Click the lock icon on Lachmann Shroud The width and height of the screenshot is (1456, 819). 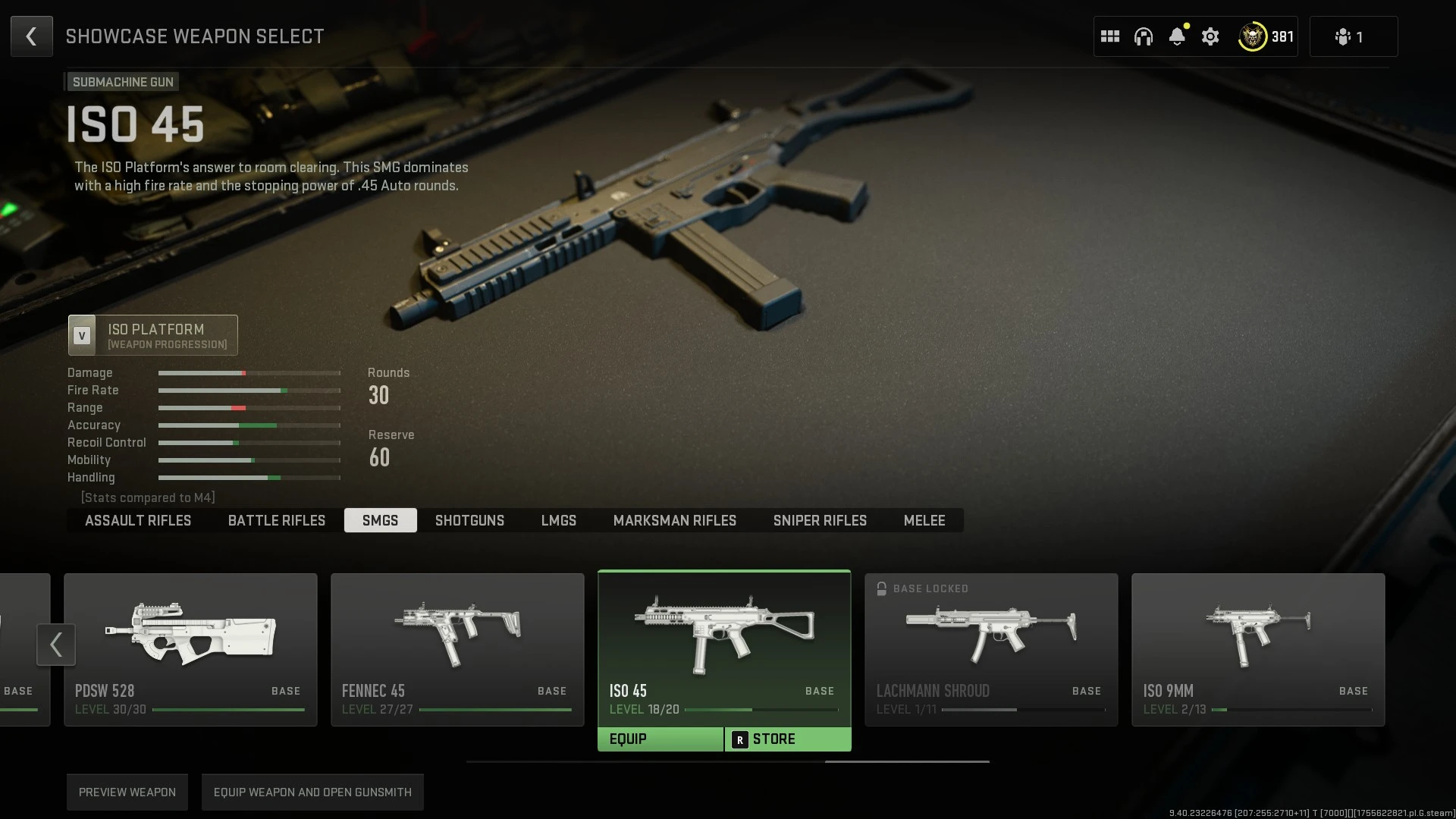pos(882,588)
